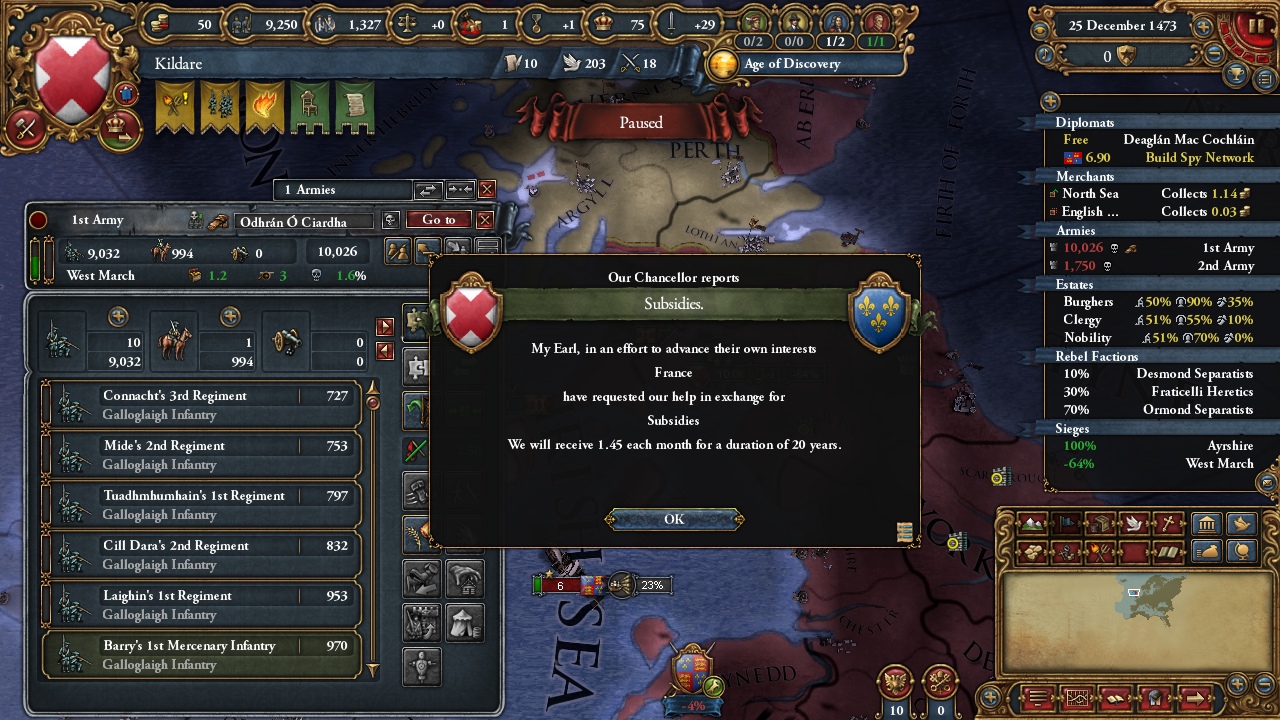Select the diplomatic mapmode dove icon
This screenshot has height=720, width=1280.
coord(1134,522)
